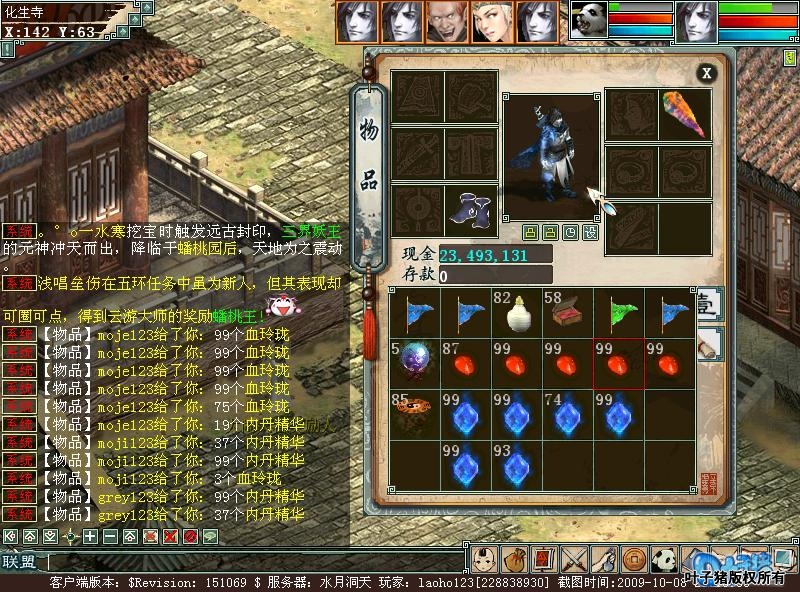Screen dimensions: 800x592
Task: Select the equipped boots slot
Action: click(470, 210)
